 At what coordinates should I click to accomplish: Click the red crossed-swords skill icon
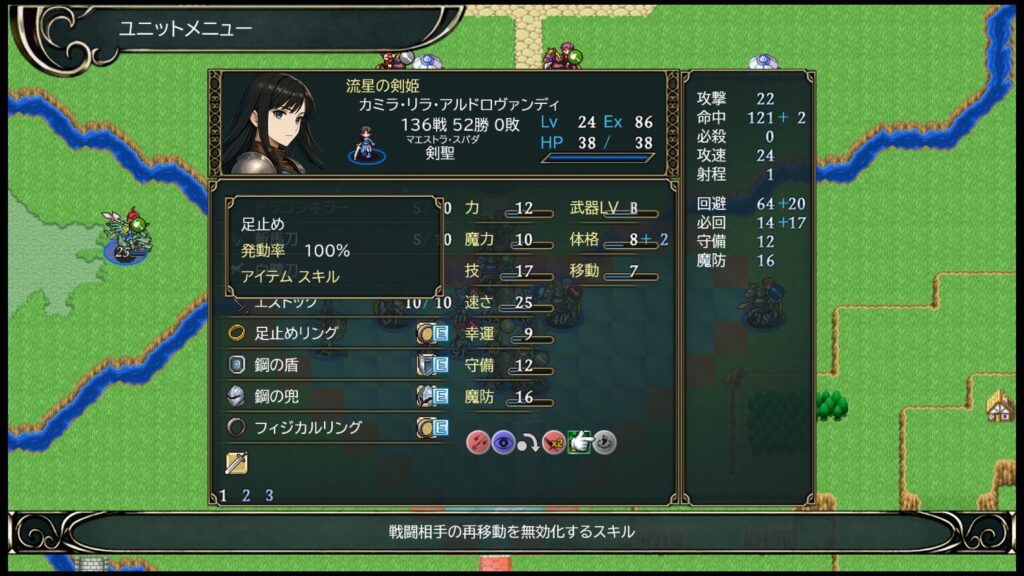pos(477,442)
